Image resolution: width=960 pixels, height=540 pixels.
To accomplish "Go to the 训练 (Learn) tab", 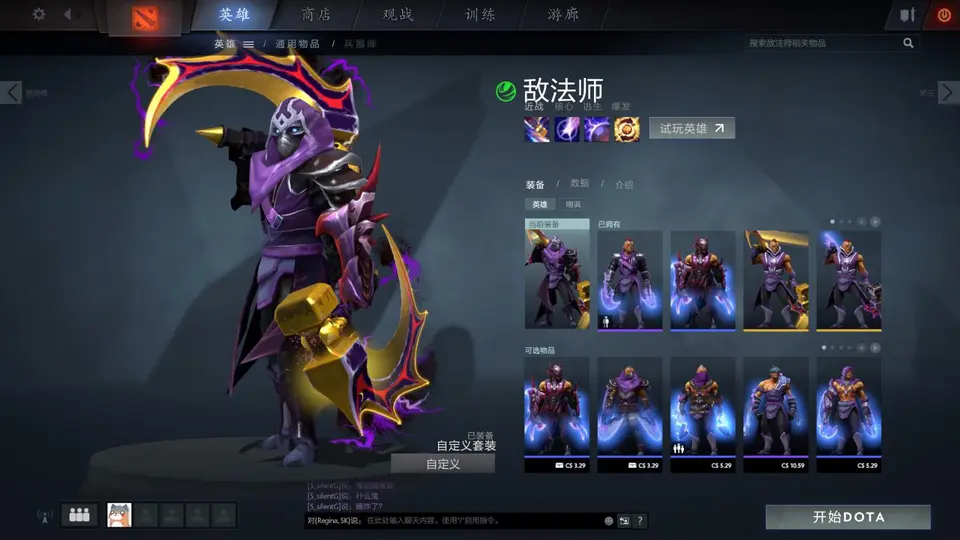I will (479, 15).
